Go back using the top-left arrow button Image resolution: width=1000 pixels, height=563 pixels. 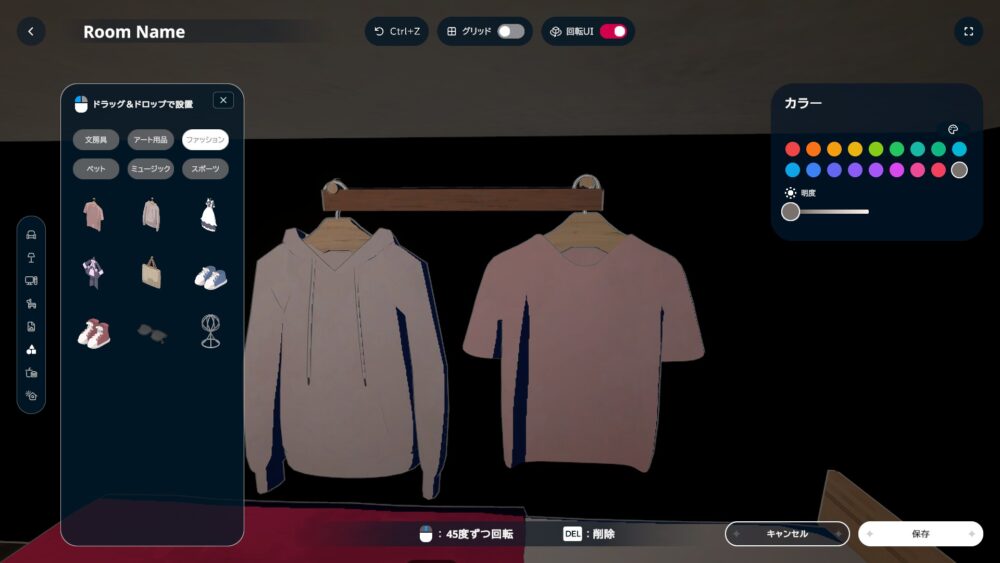(31, 32)
